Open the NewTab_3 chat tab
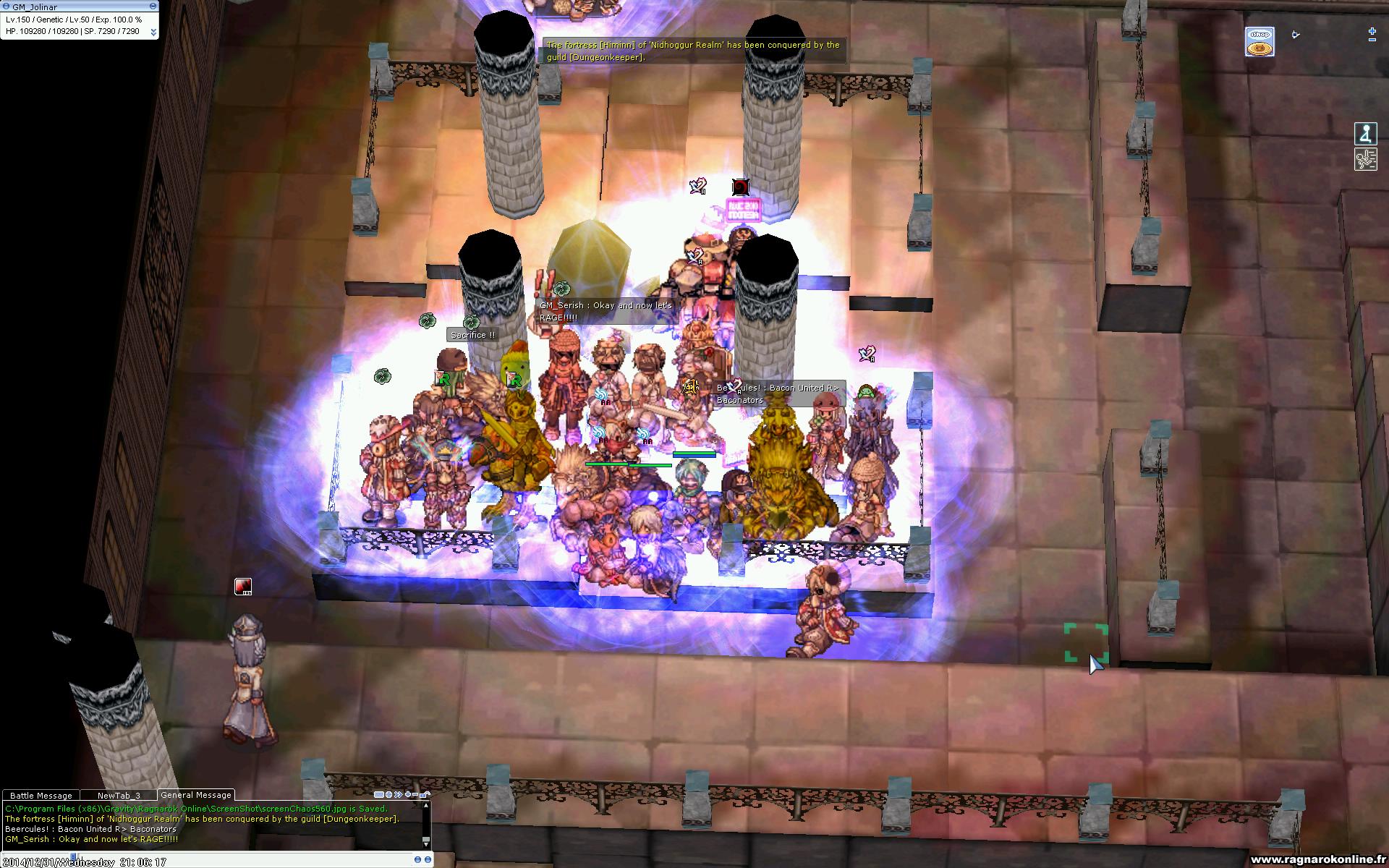Viewport: 1389px width, 868px height. tap(119, 795)
